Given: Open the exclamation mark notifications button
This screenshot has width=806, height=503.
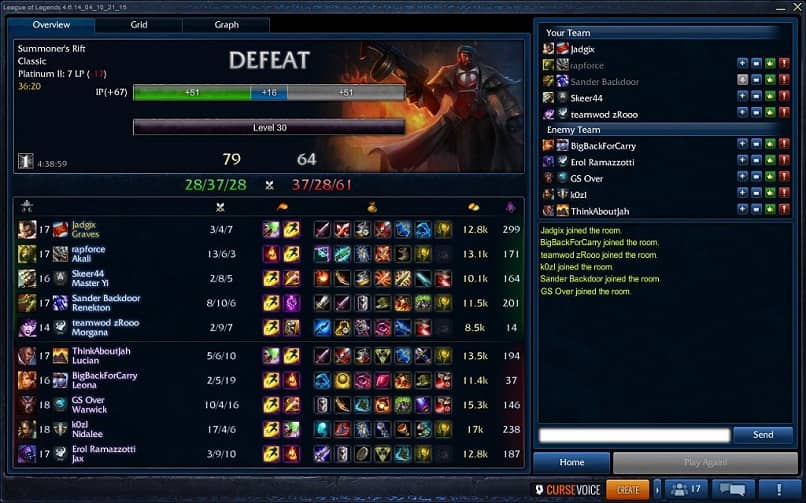Looking at the screenshot, I should (777, 489).
